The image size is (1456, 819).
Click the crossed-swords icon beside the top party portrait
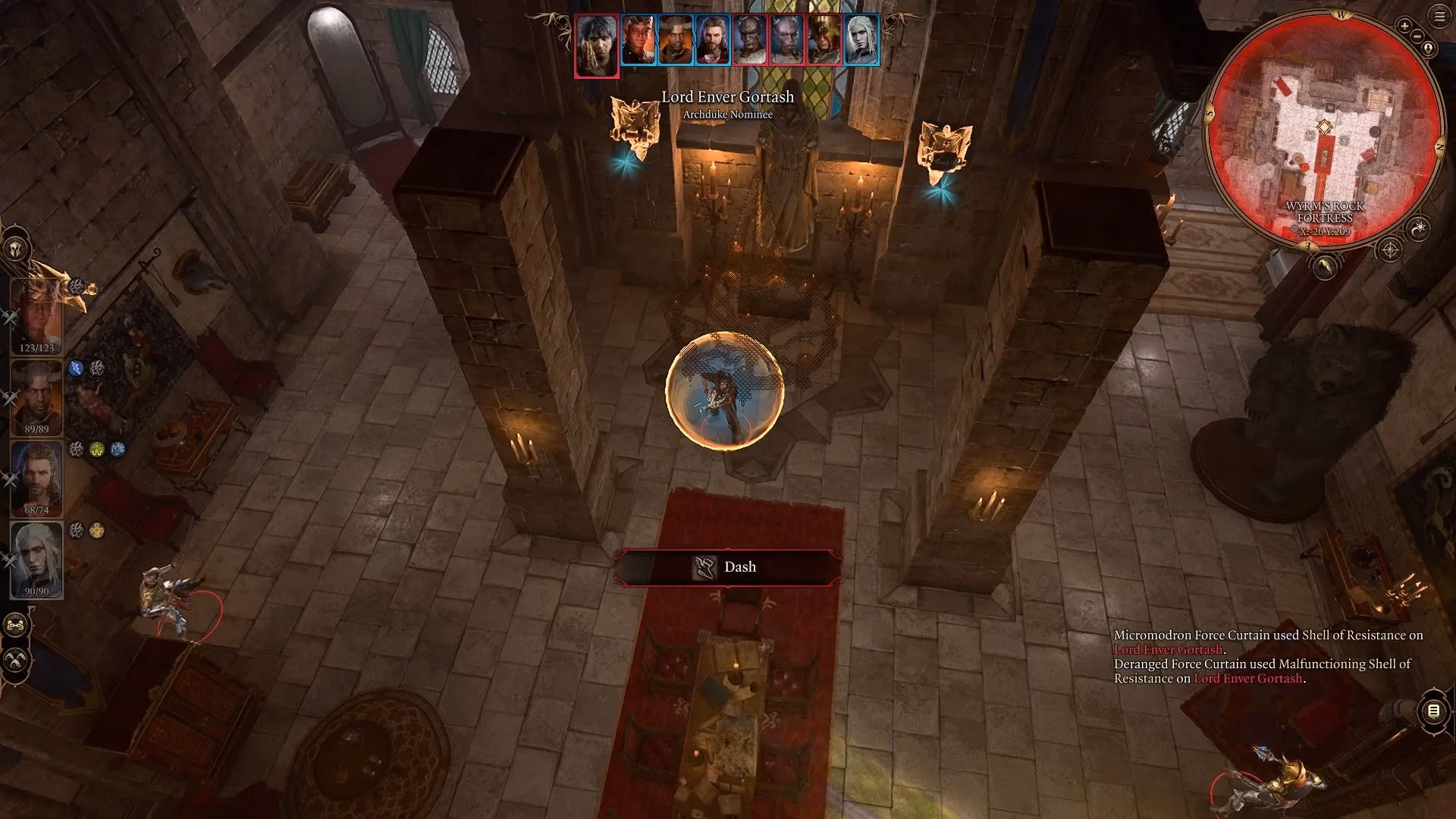[x=9, y=317]
